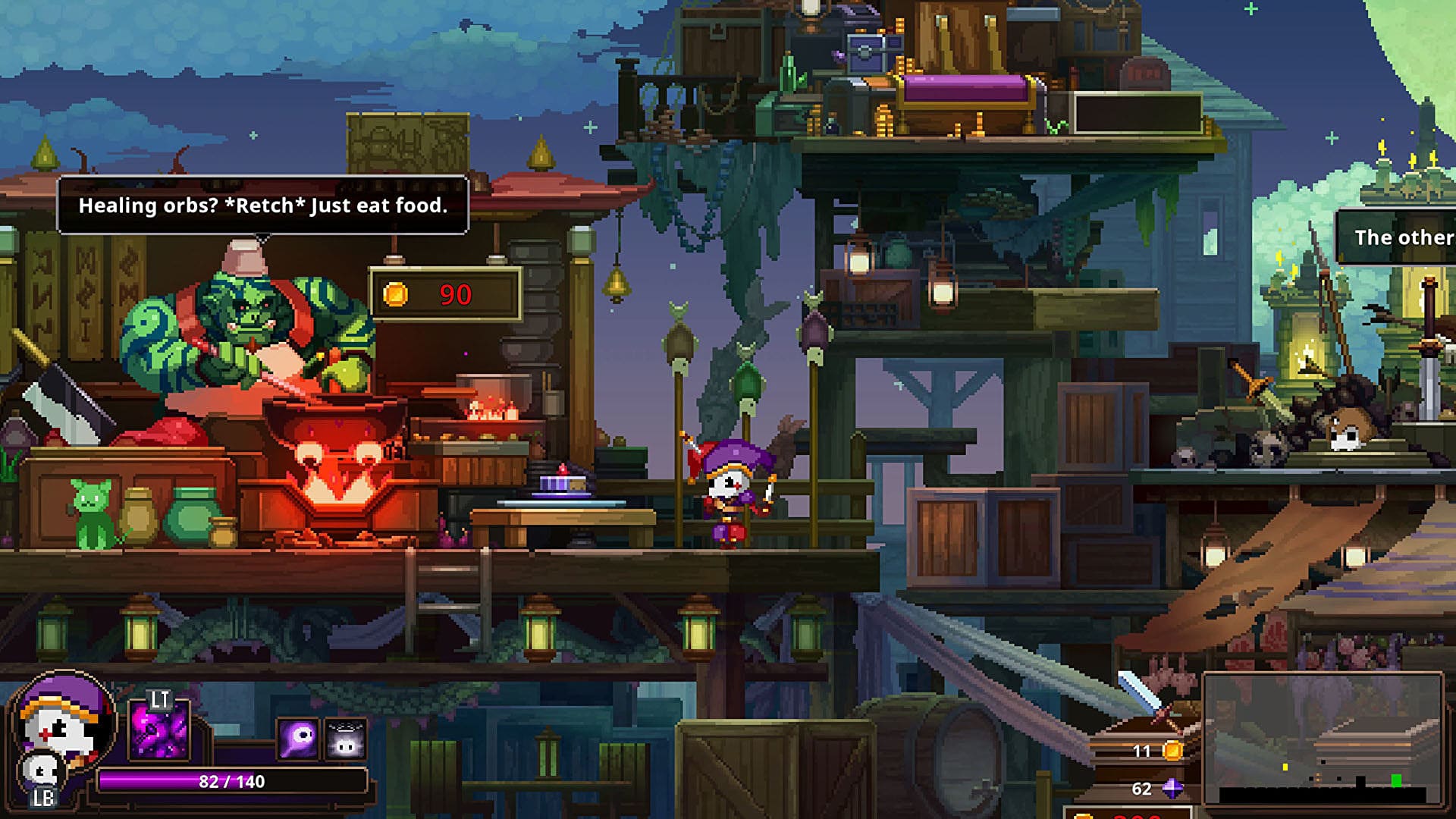Use the purple wisp eye quintessence

(x=297, y=738)
